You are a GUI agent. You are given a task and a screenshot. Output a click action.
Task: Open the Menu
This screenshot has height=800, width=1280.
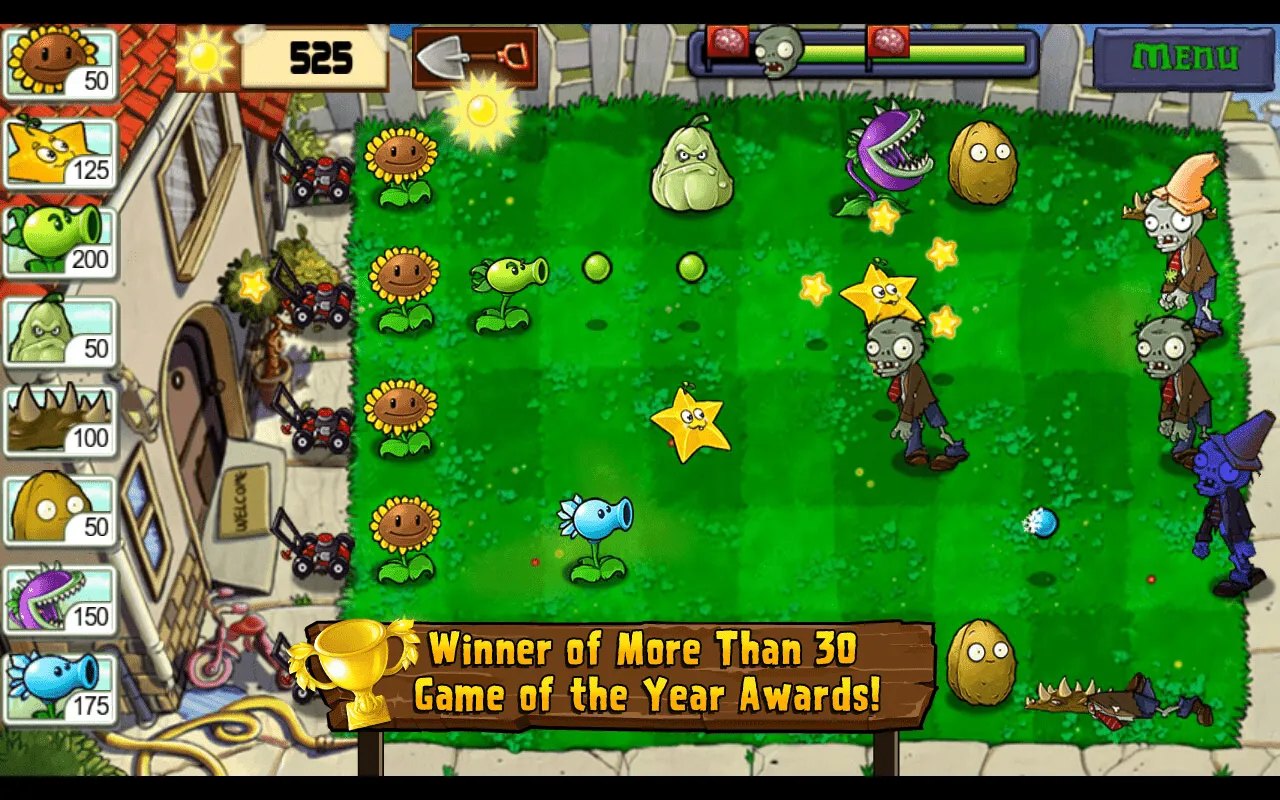1188,55
